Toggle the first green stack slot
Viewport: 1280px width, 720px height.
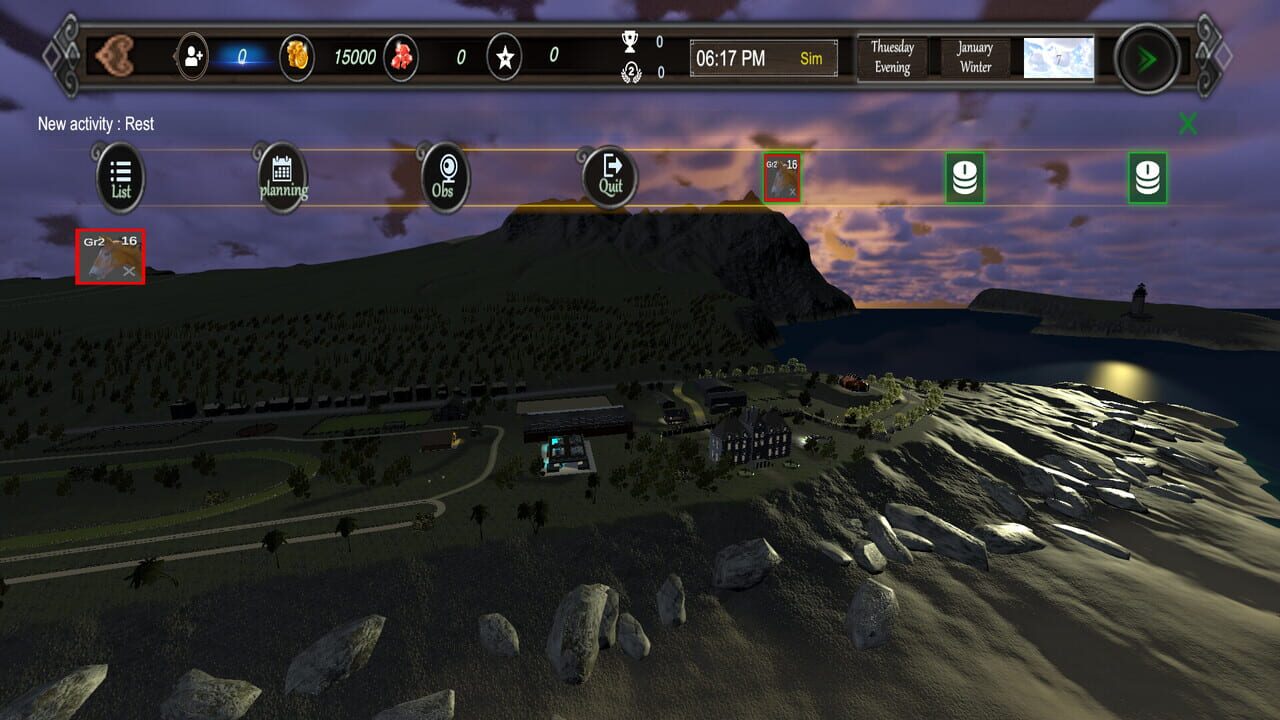(964, 175)
